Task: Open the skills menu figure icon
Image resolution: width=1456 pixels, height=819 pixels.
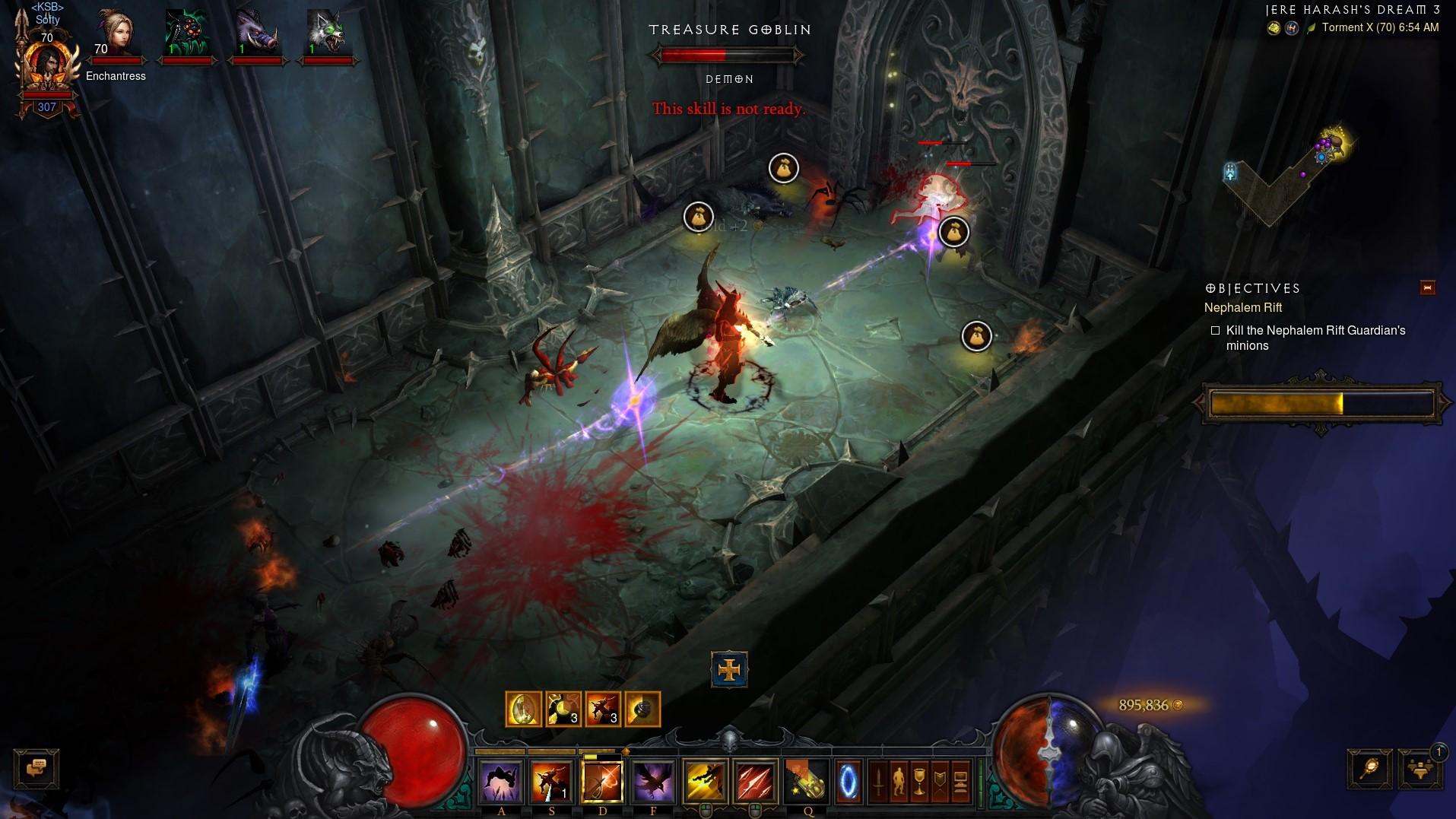Action: coord(898,782)
